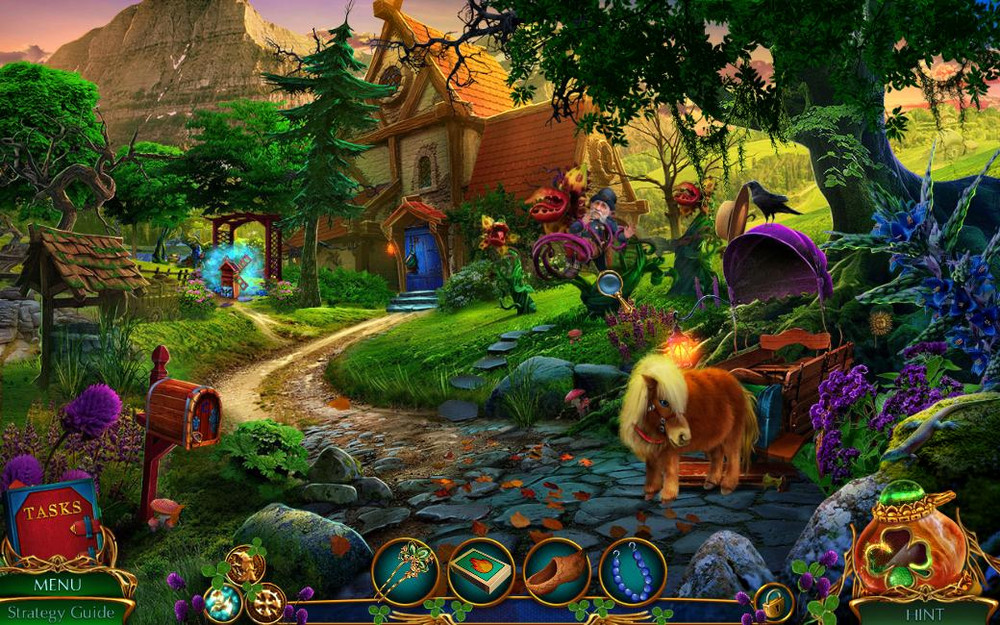Select the golden hairpin inventory item
The width and height of the screenshot is (1000, 625).
405,571
